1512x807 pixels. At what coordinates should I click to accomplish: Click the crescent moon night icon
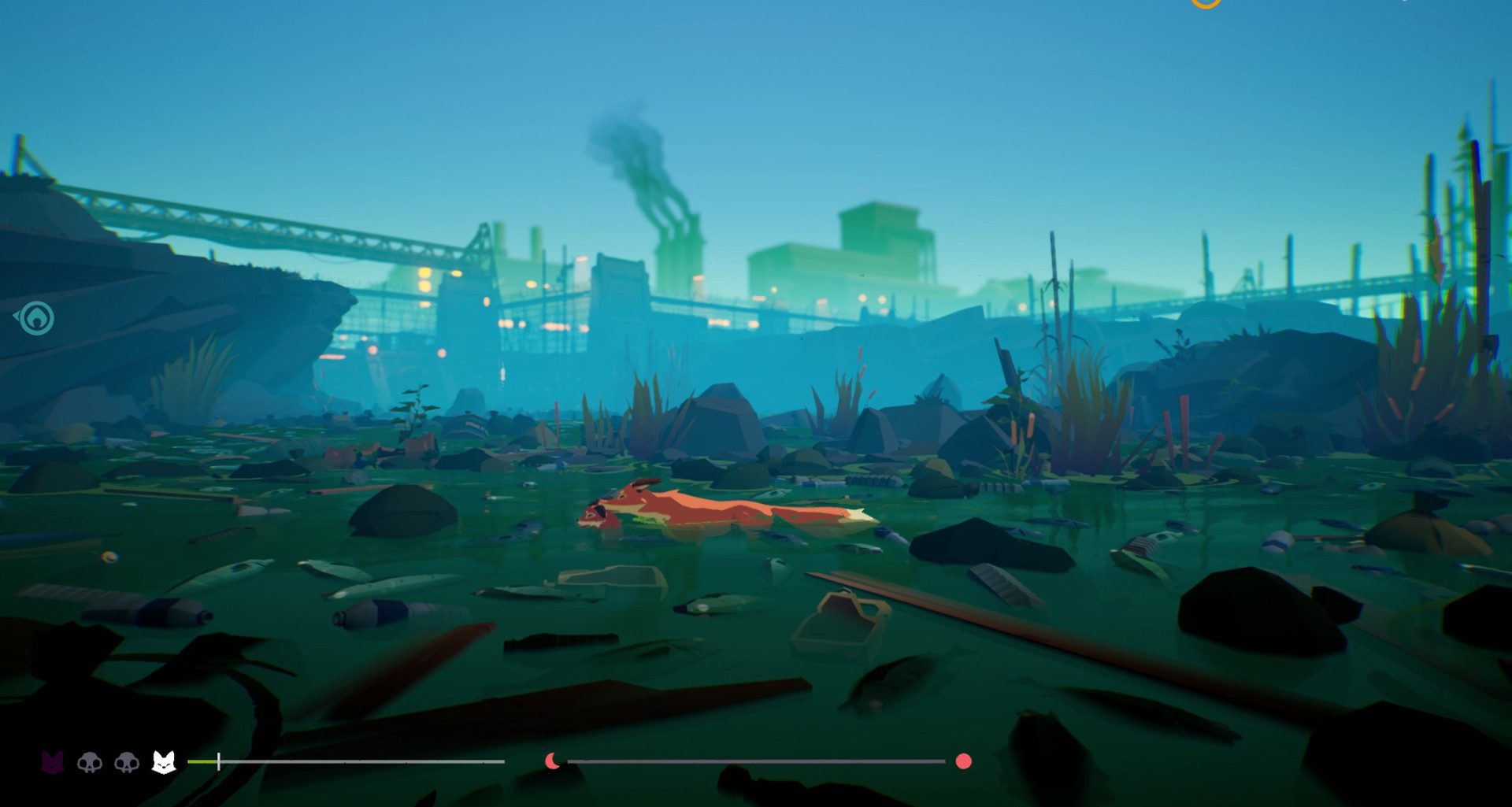553,761
